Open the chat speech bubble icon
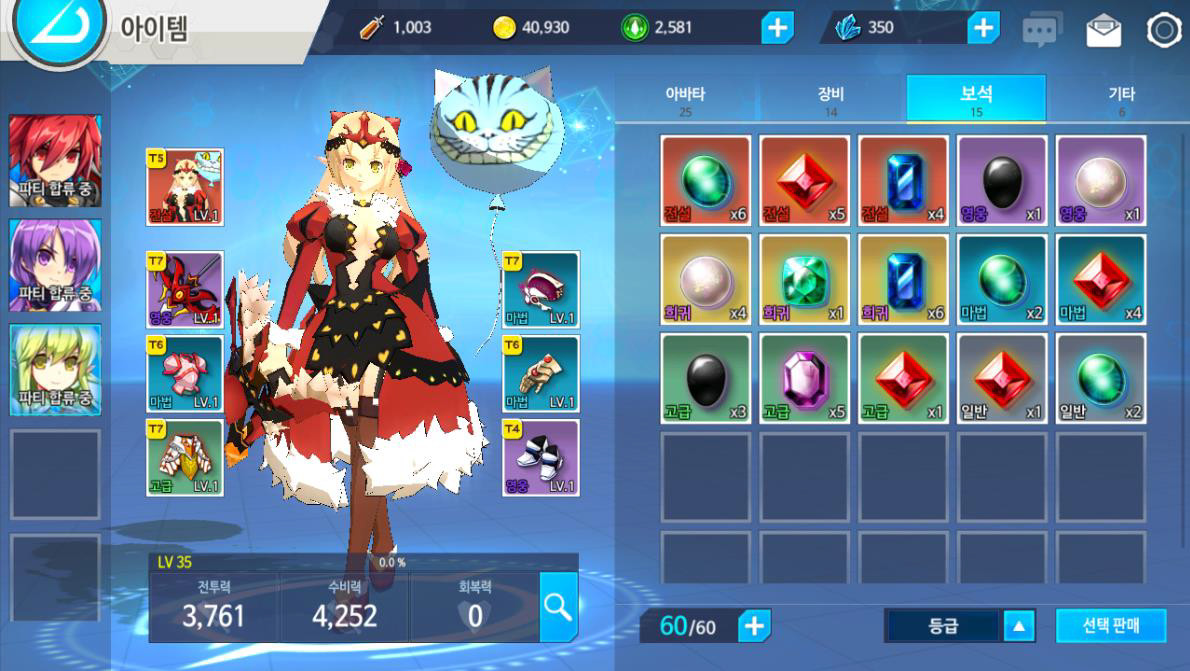This screenshot has width=1190, height=671. pos(1041,30)
